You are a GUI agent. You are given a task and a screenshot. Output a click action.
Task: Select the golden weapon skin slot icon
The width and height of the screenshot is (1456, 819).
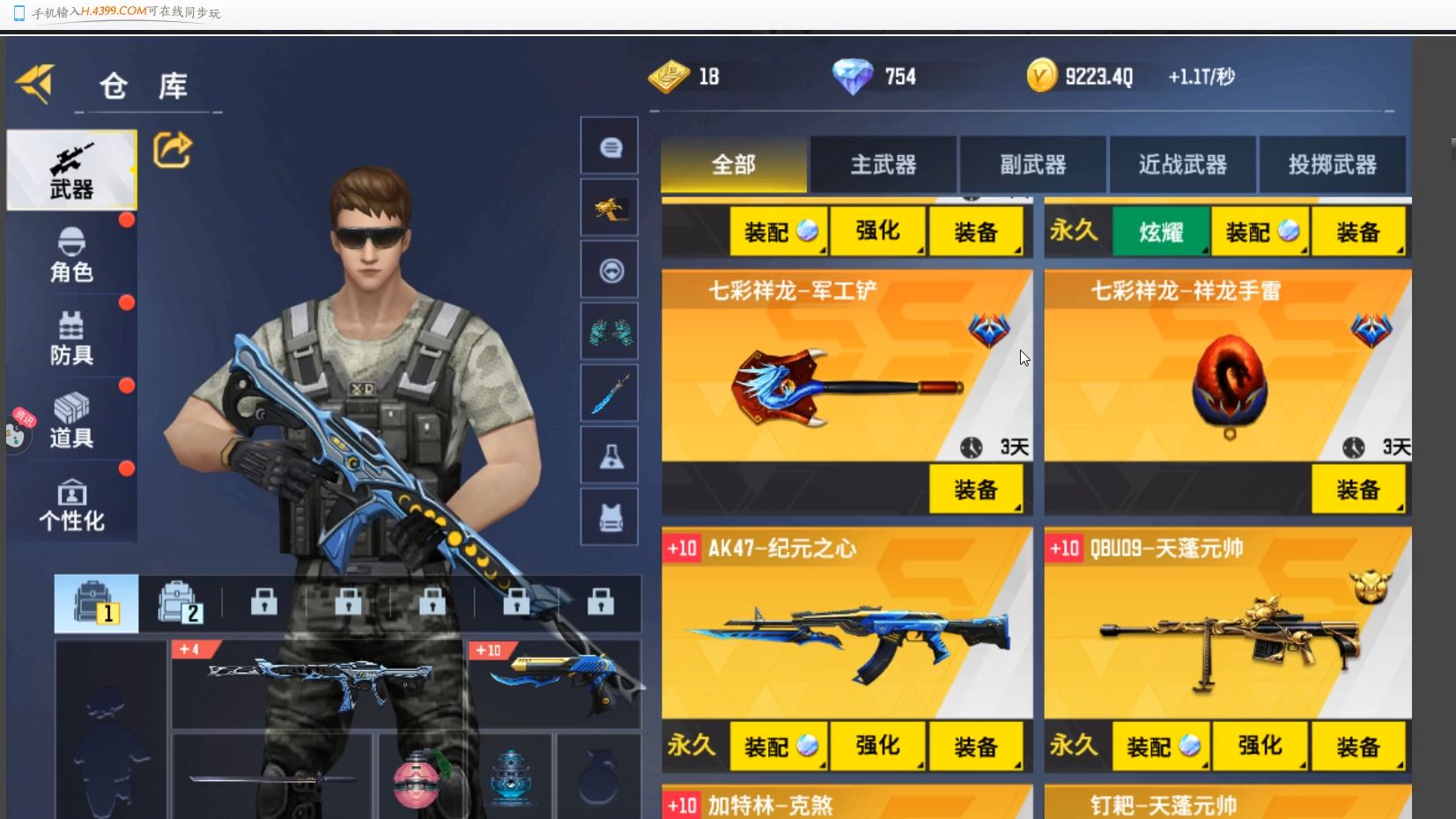point(610,207)
